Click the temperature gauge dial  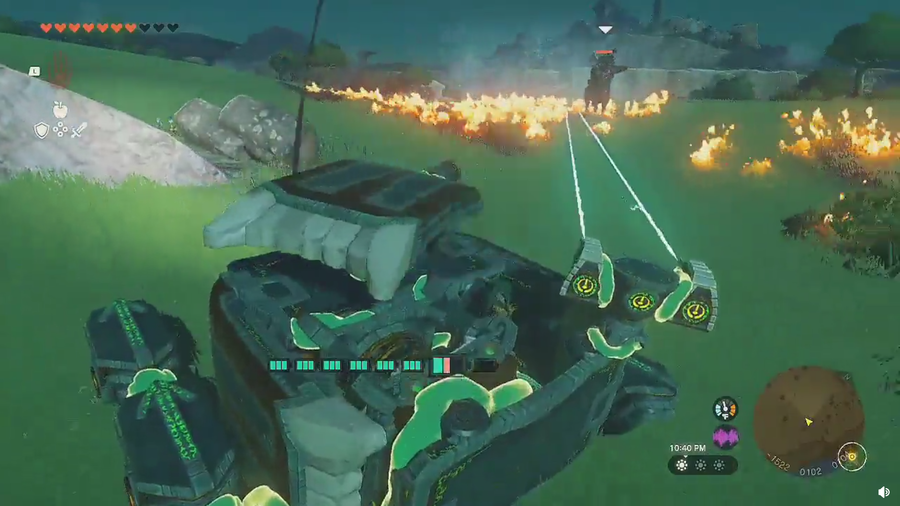point(725,408)
